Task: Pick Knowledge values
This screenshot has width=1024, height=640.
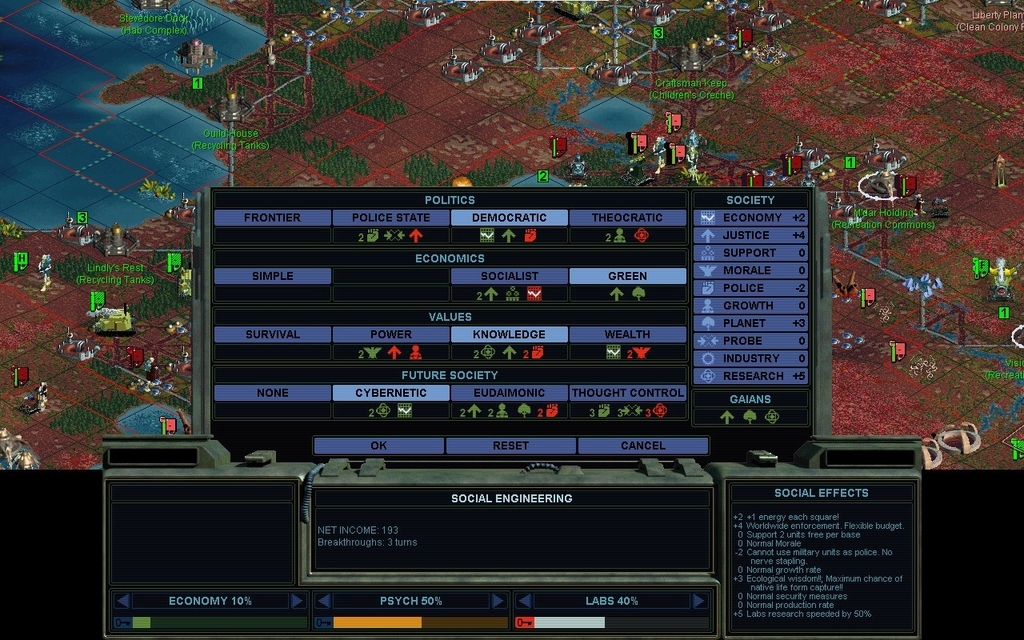Action: pos(509,334)
